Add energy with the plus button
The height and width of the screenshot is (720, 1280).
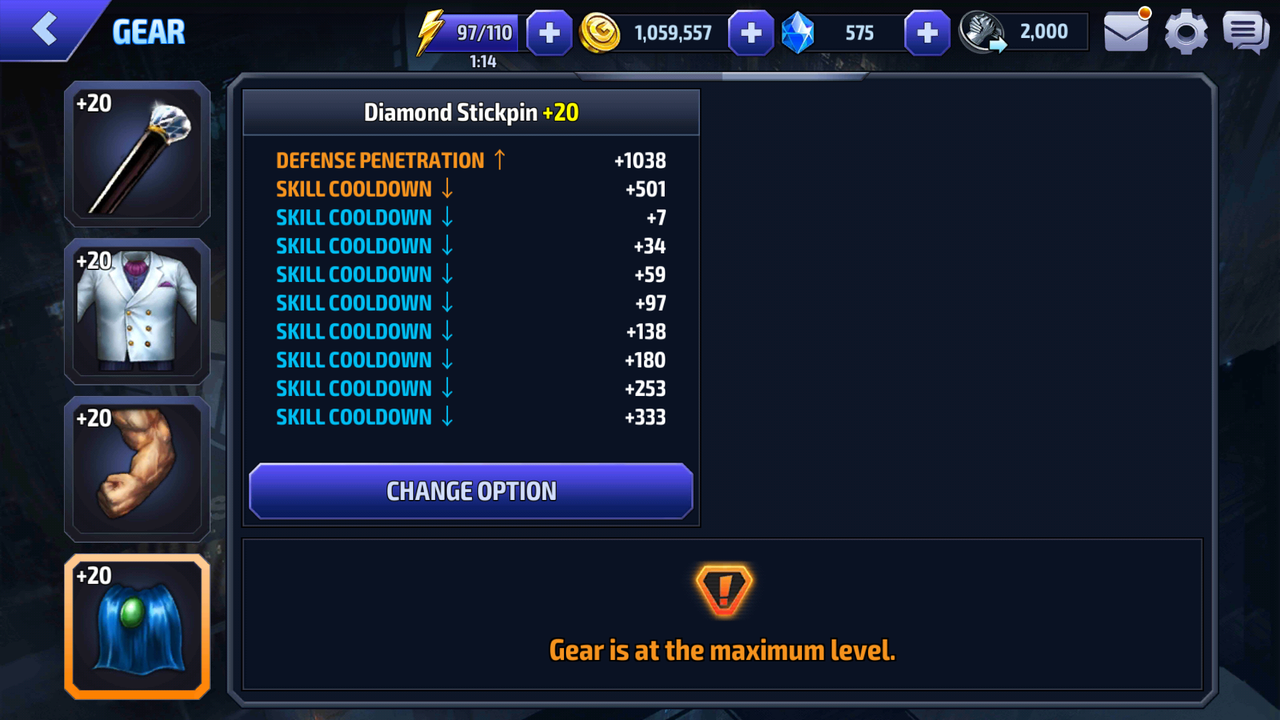pyautogui.click(x=549, y=33)
